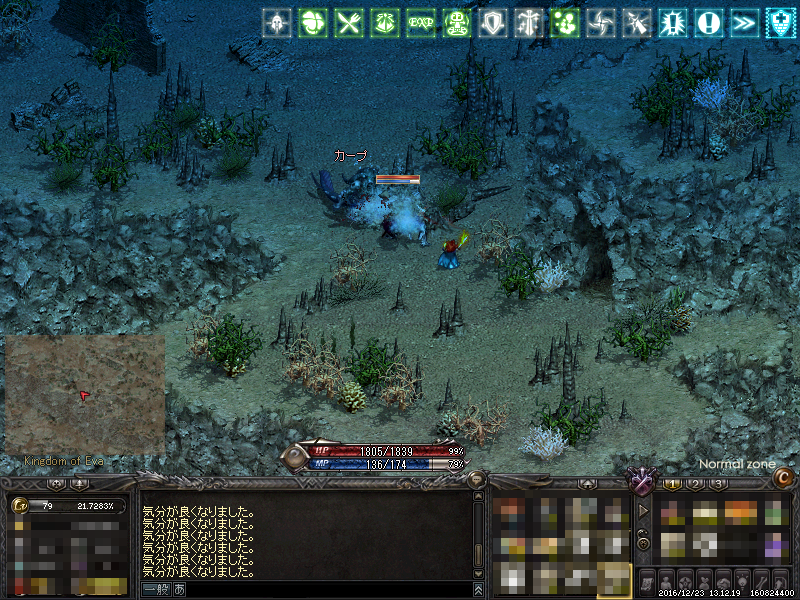The width and height of the screenshot is (800, 600).
Task: Click the light bulb menu icon
Action: (742, 581)
